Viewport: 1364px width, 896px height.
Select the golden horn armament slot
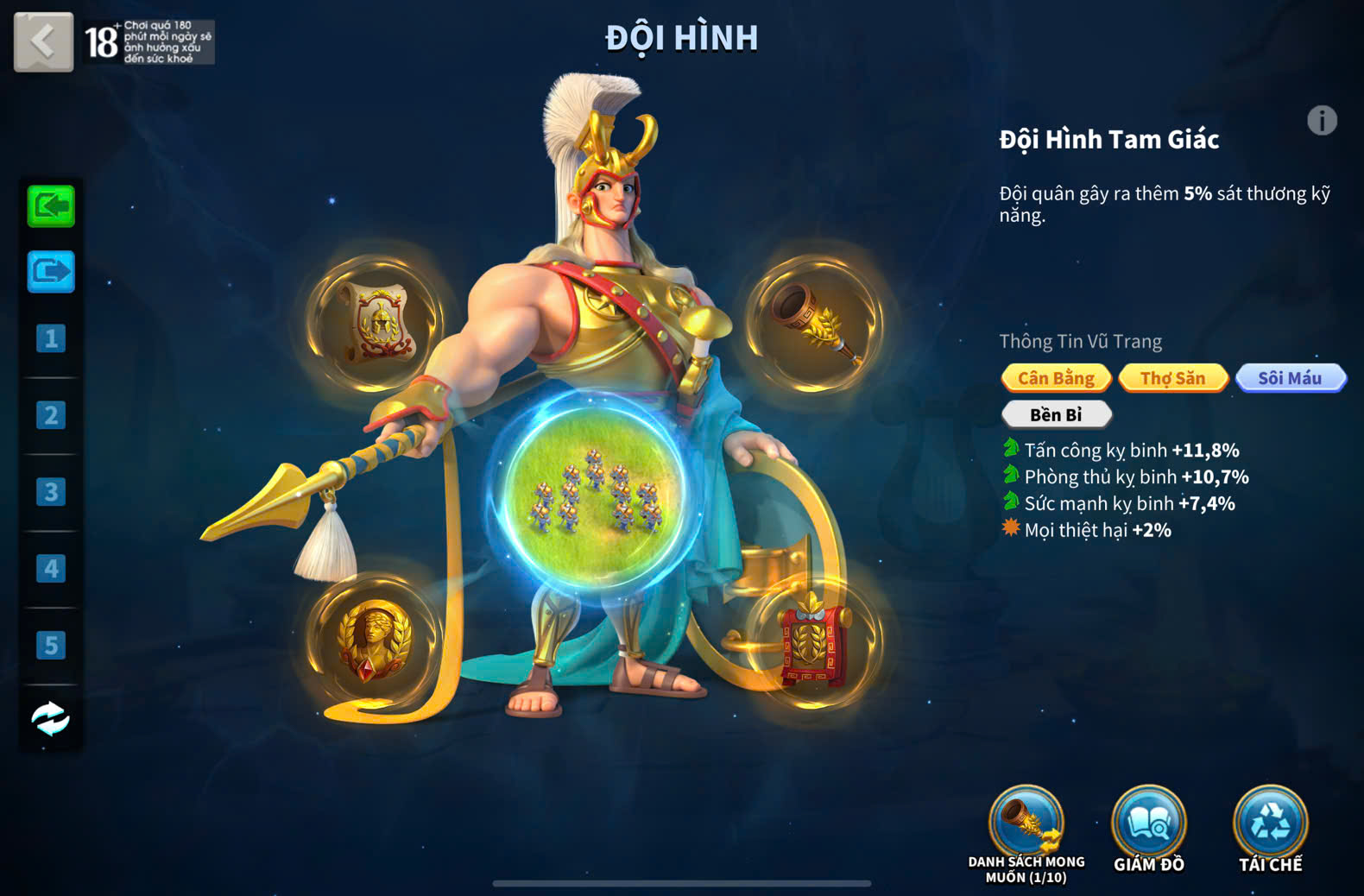coord(814,321)
